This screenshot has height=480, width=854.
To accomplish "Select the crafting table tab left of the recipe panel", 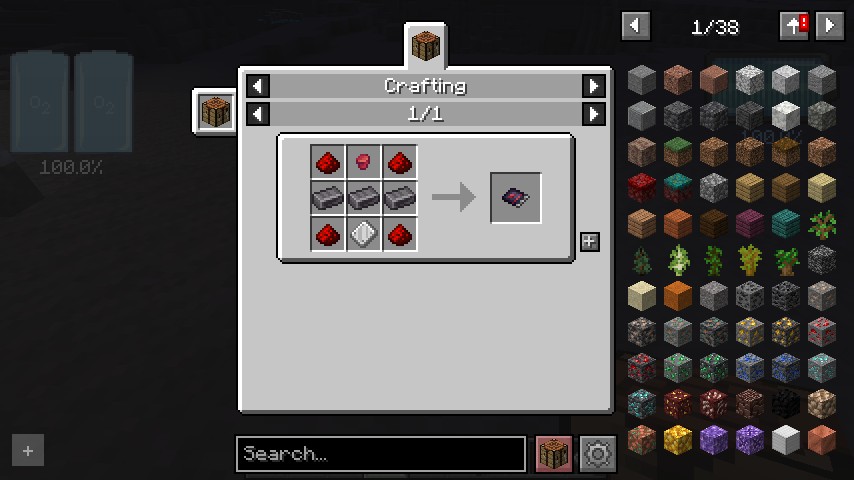I will coord(214,109).
